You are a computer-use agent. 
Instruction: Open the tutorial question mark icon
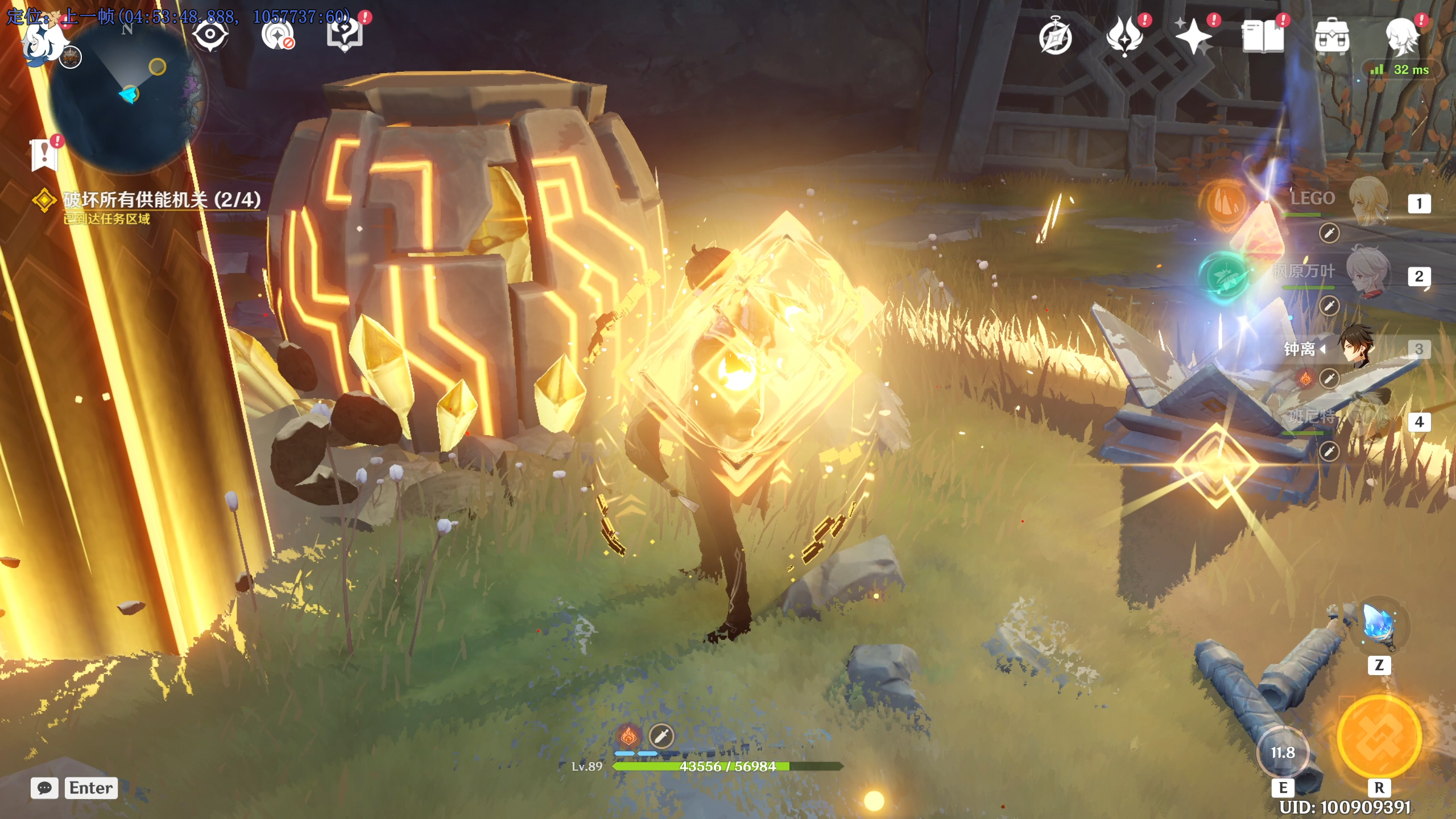344,34
